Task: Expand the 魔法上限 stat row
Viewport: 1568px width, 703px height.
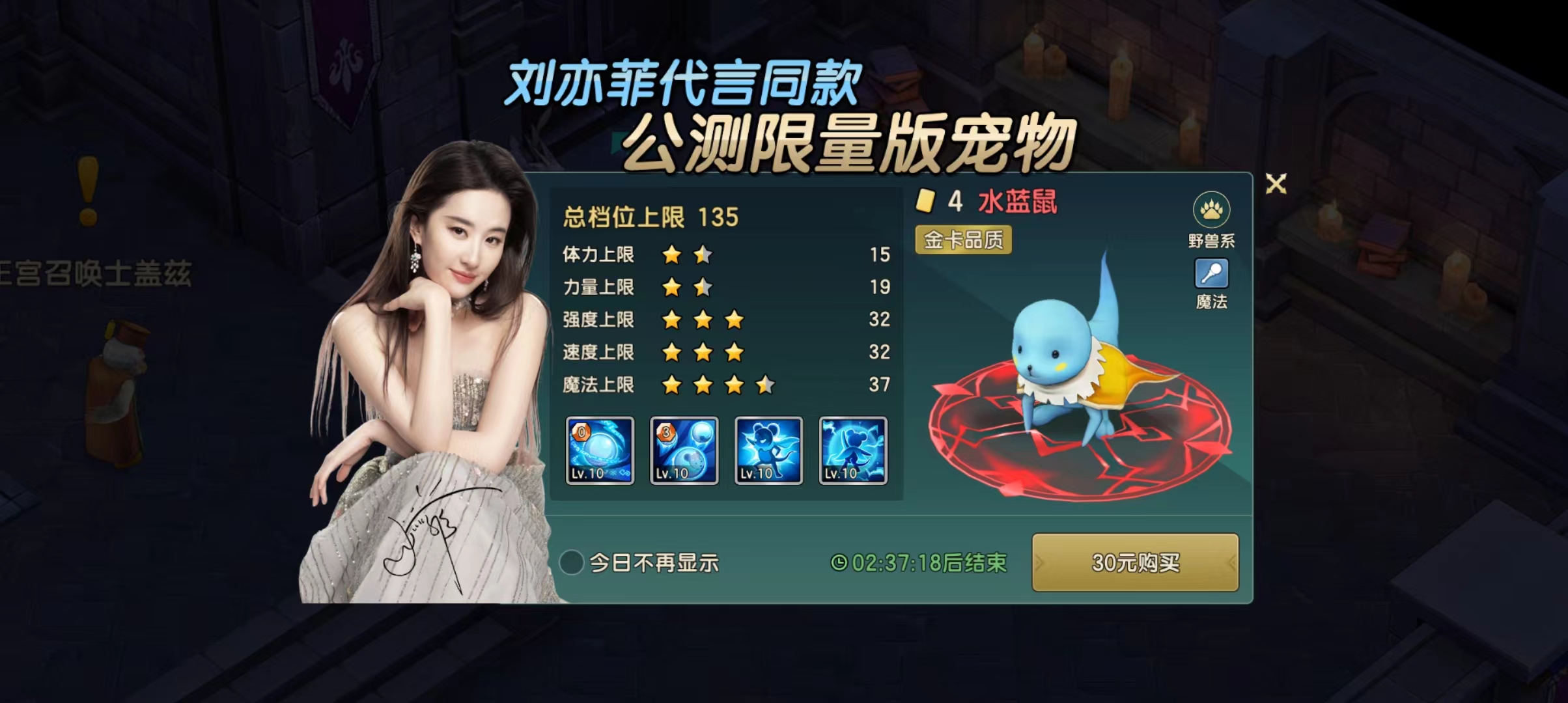Action: [684, 385]
